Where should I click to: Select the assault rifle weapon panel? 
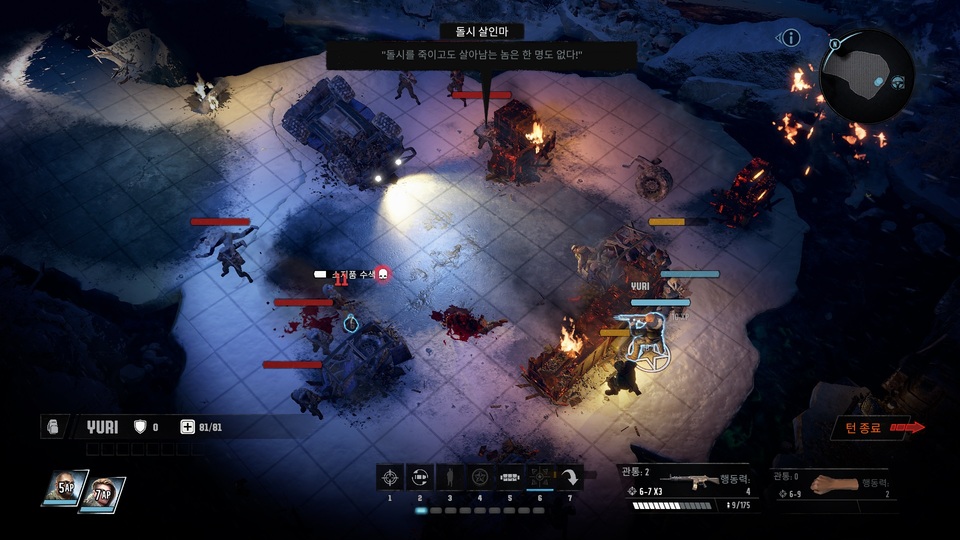[690, 484]
